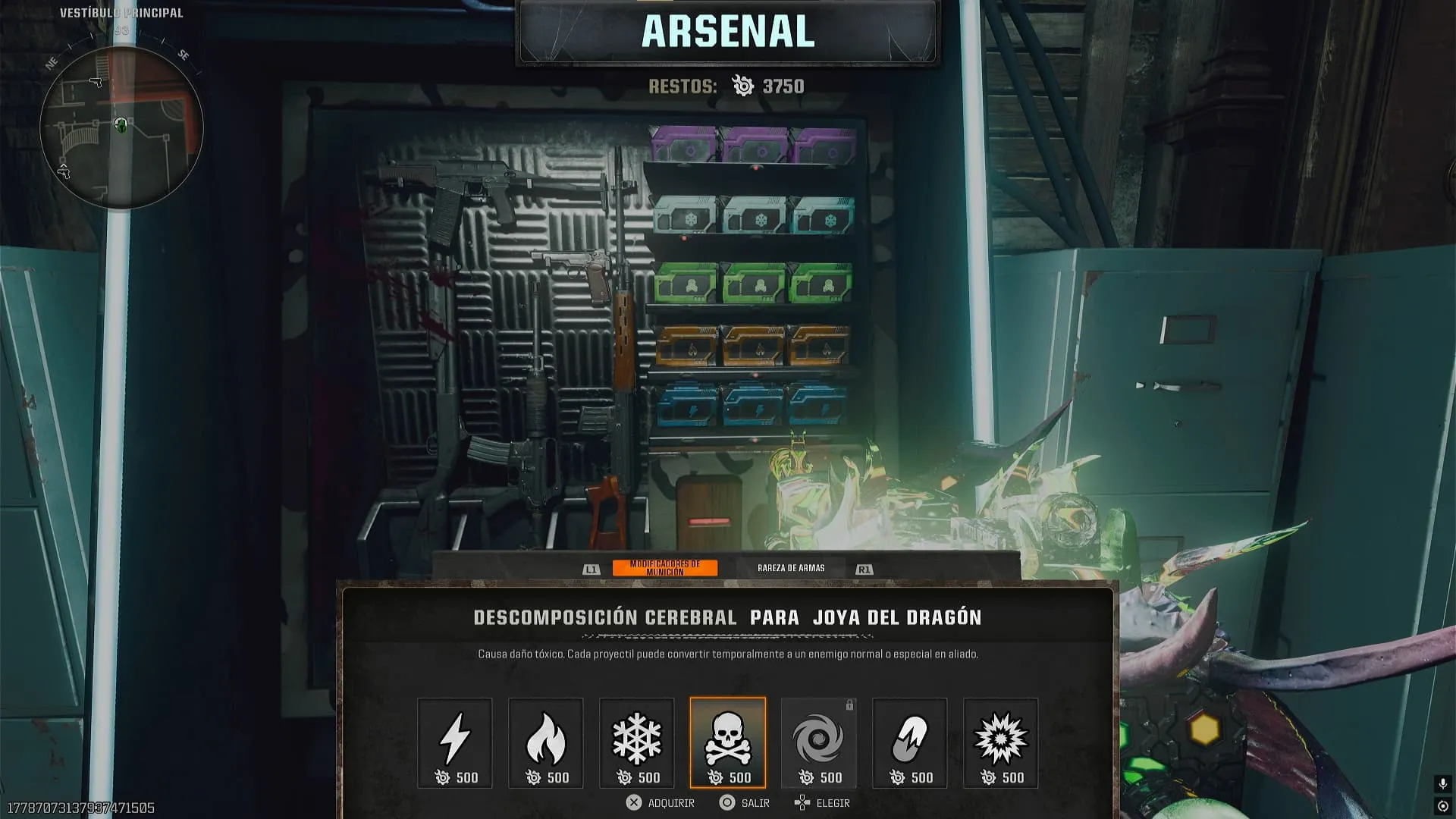Open the Rareza de Armas tab
This screenshot has width=1456, height=819.
791,568
